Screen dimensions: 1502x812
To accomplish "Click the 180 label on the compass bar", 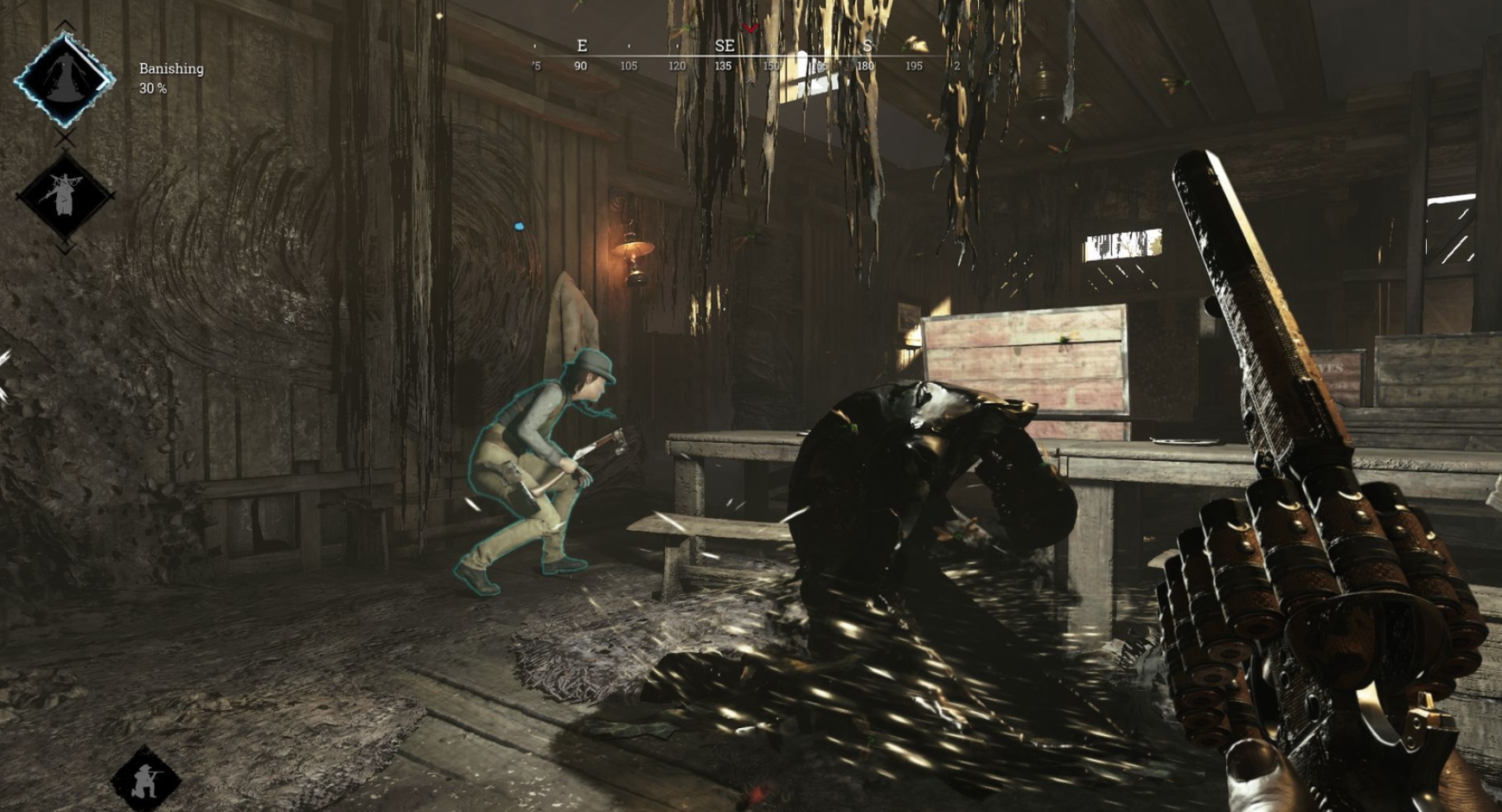I will pos(864,65).
